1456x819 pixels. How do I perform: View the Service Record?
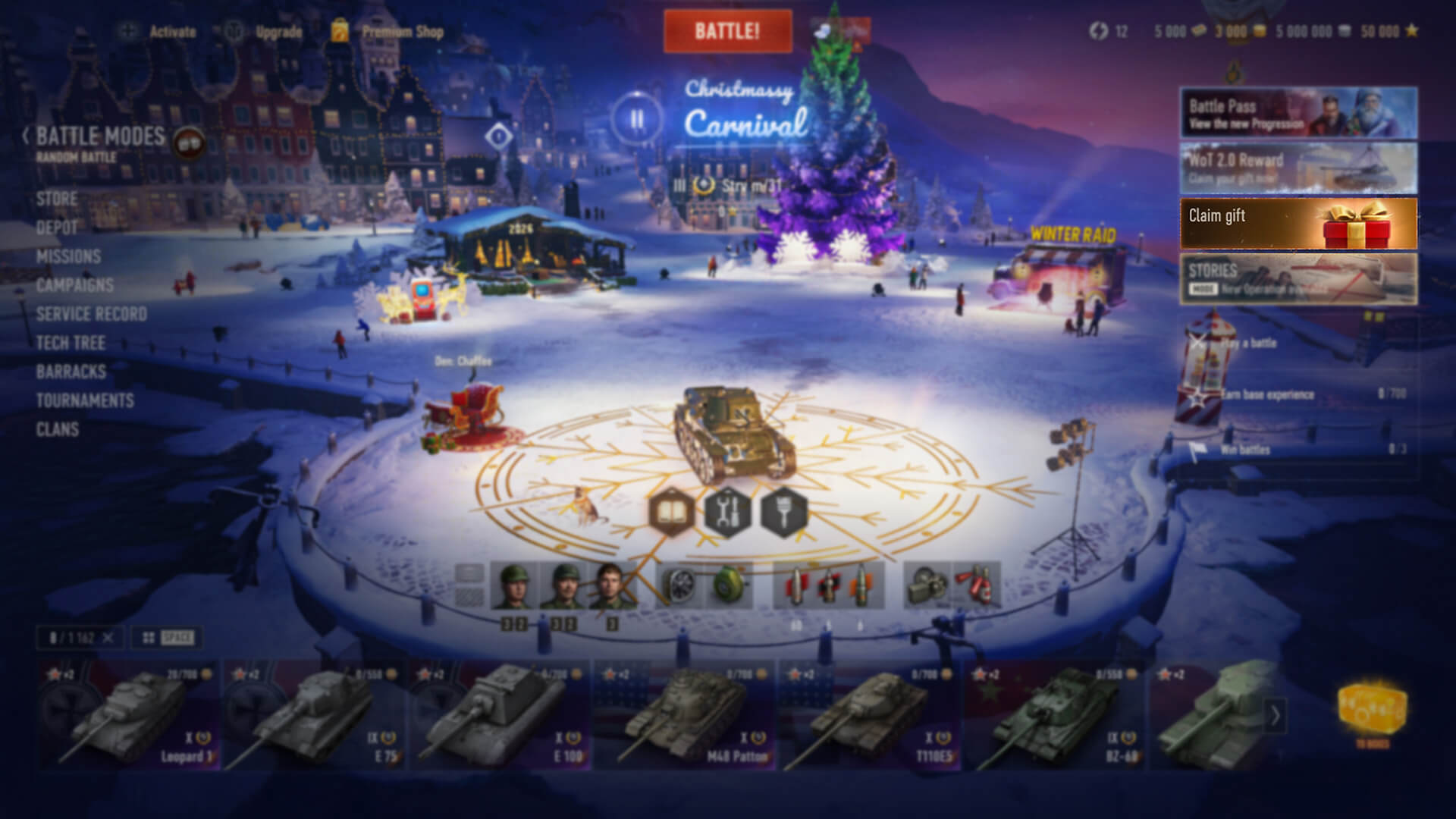click(91, 315)
